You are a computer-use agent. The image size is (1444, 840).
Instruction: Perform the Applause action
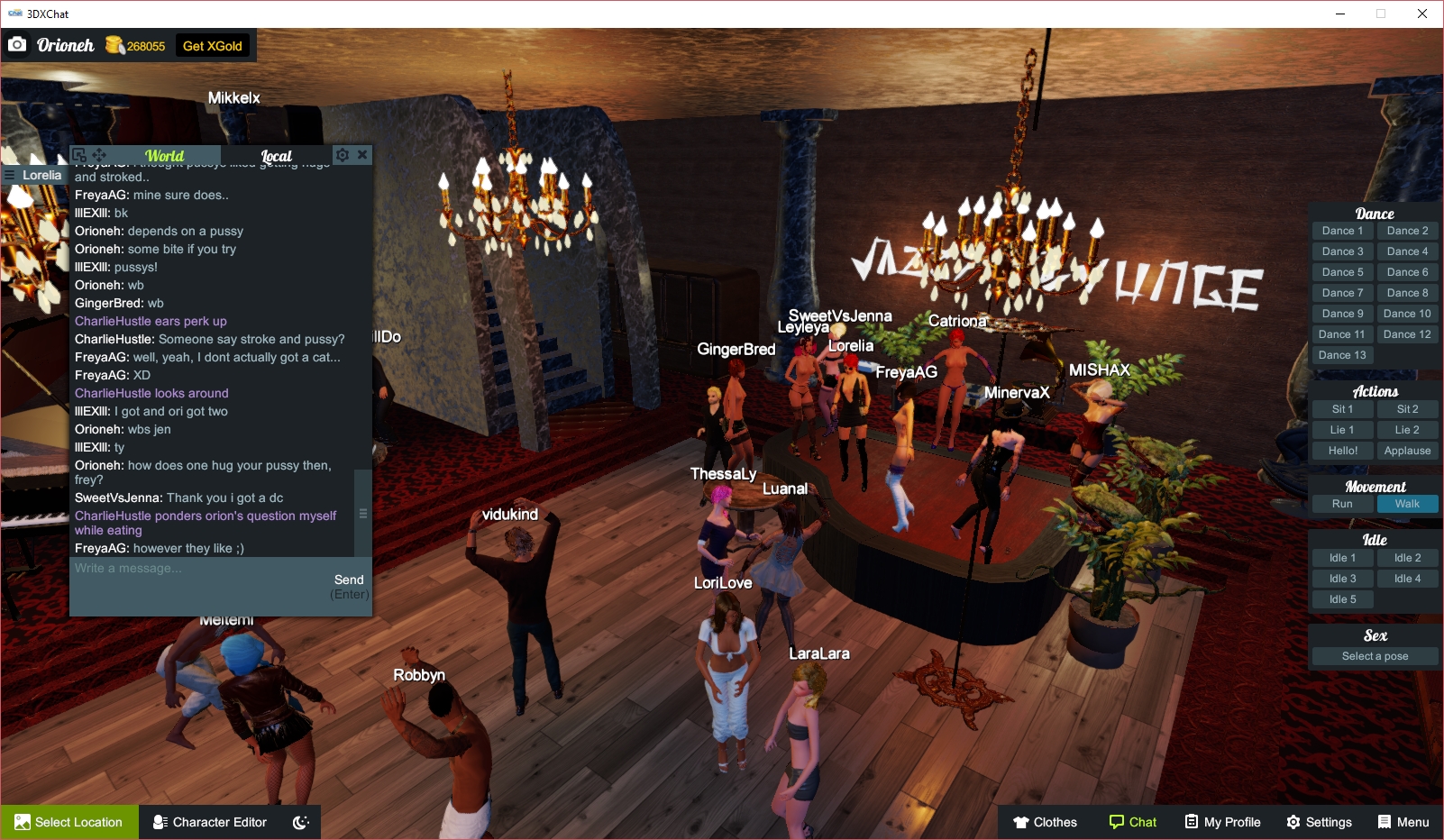click(1408, 450)
